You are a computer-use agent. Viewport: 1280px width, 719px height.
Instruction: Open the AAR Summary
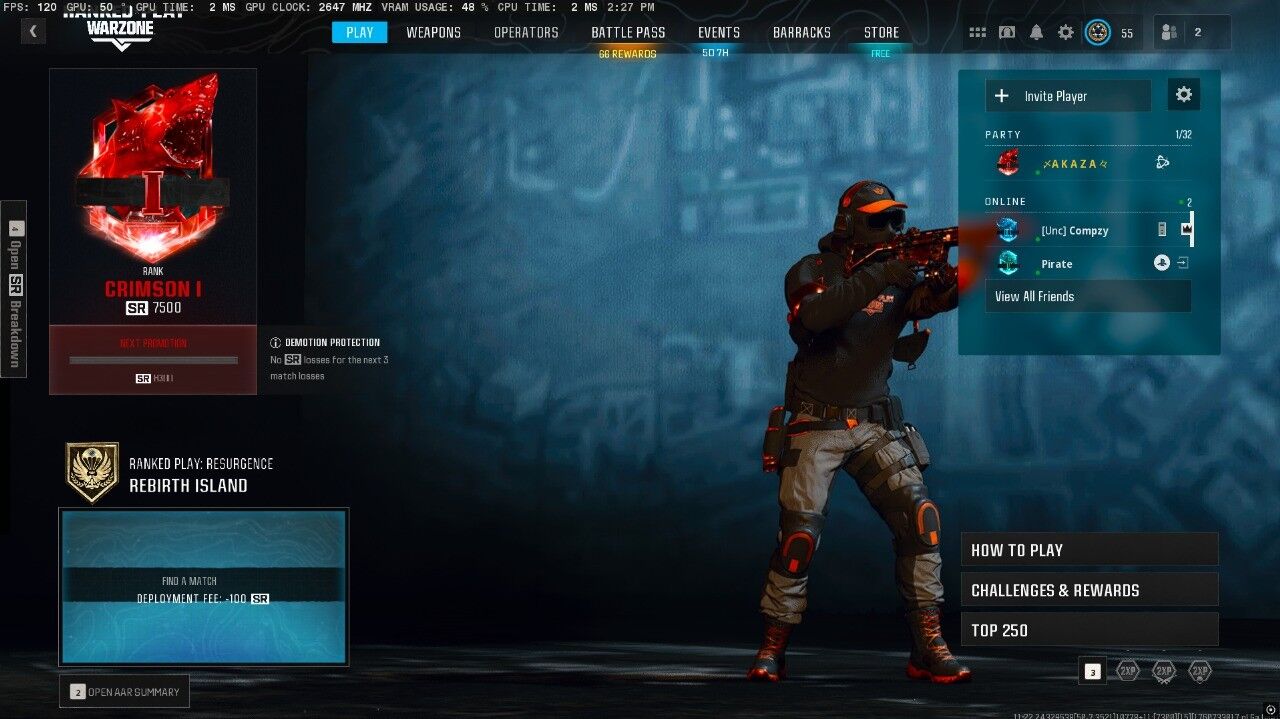click(124, 691)
